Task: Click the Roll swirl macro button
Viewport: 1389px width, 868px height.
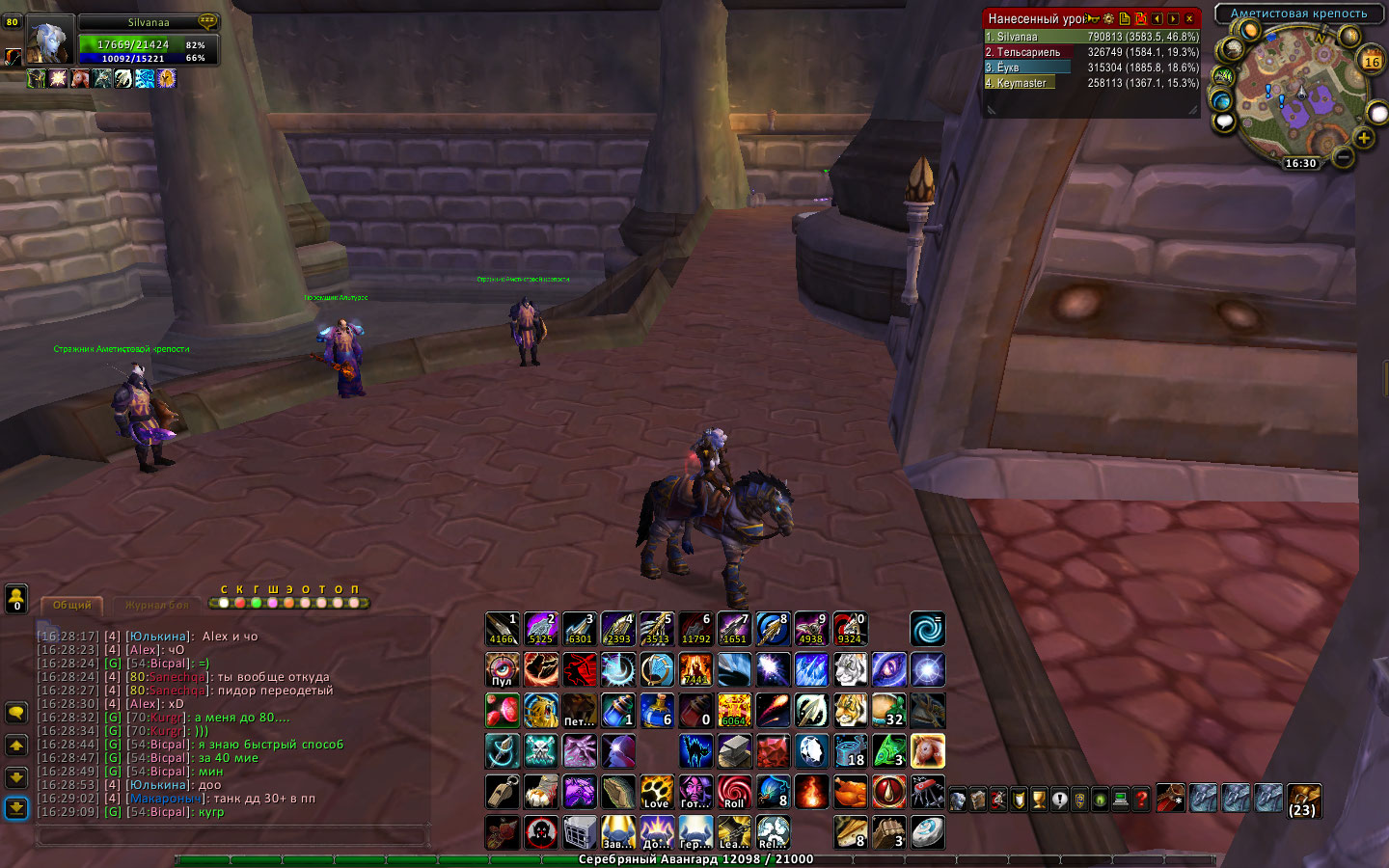Action: 734,792
